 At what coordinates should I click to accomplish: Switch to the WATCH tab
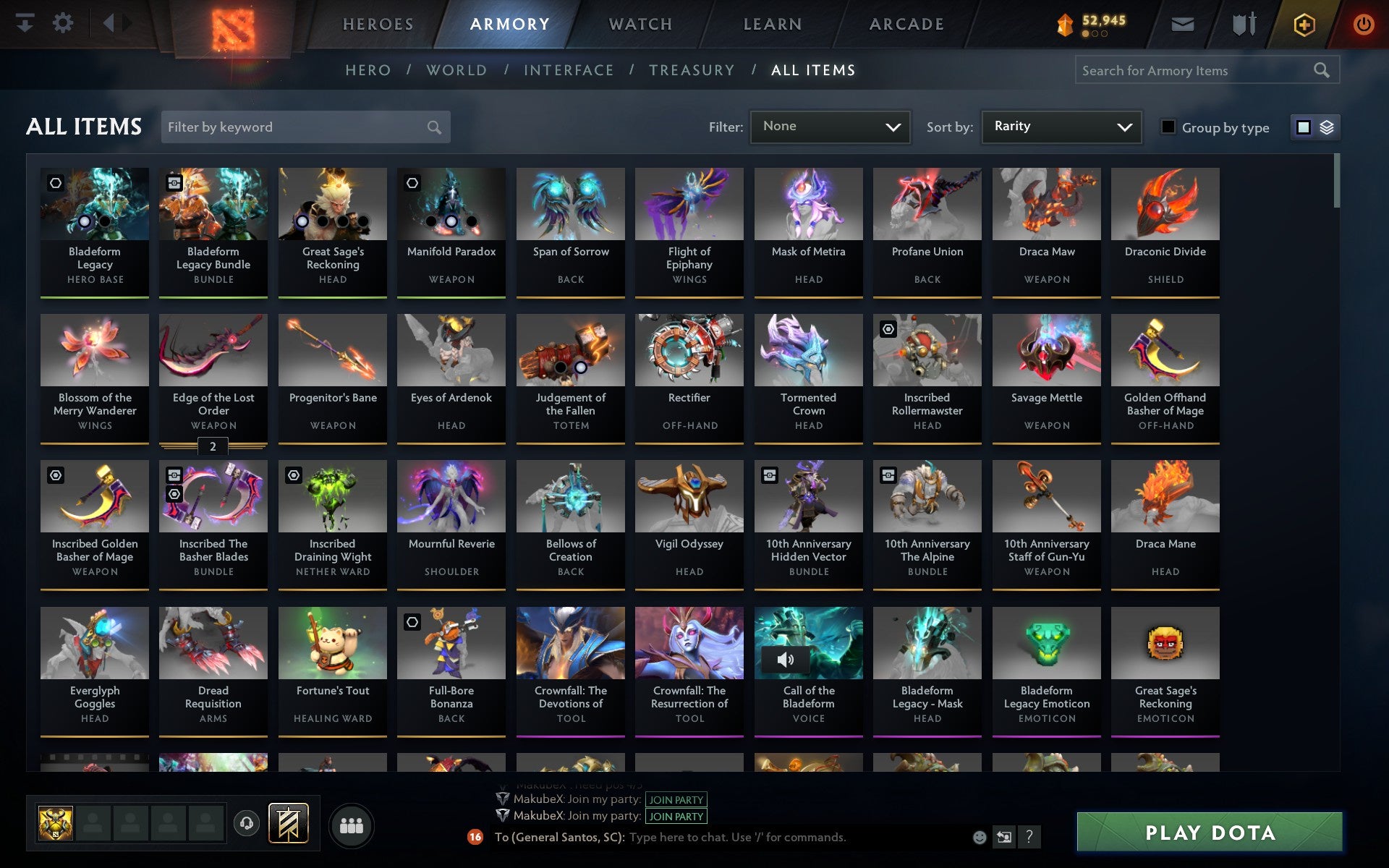tap(640, 23)
